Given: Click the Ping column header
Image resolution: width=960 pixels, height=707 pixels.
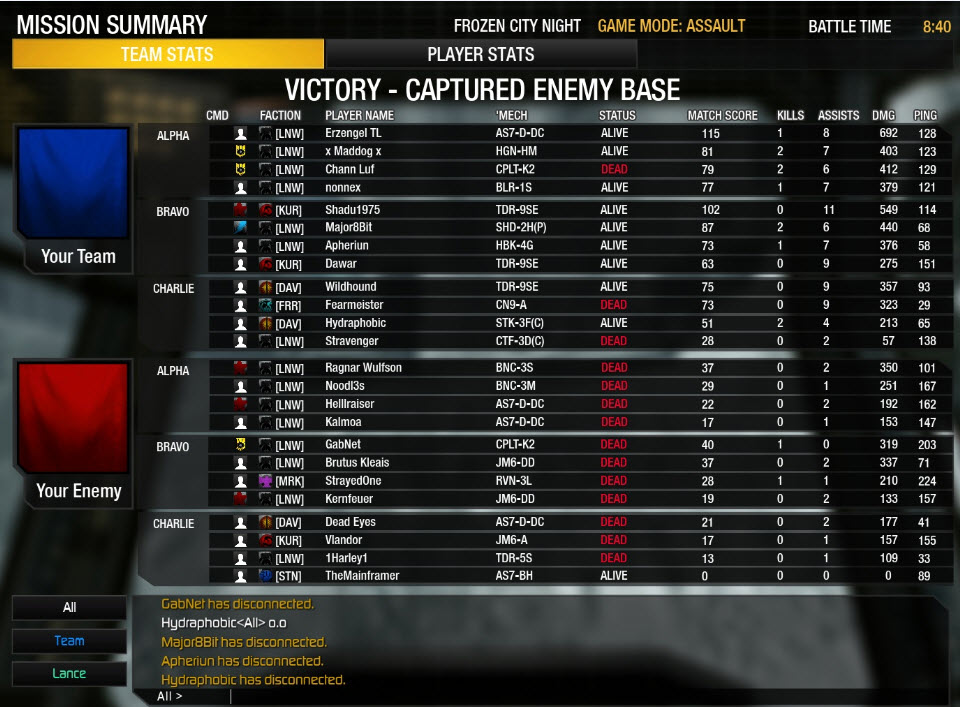Looking at the screenshot, I should pyautogui.click(x=925, y=116).
